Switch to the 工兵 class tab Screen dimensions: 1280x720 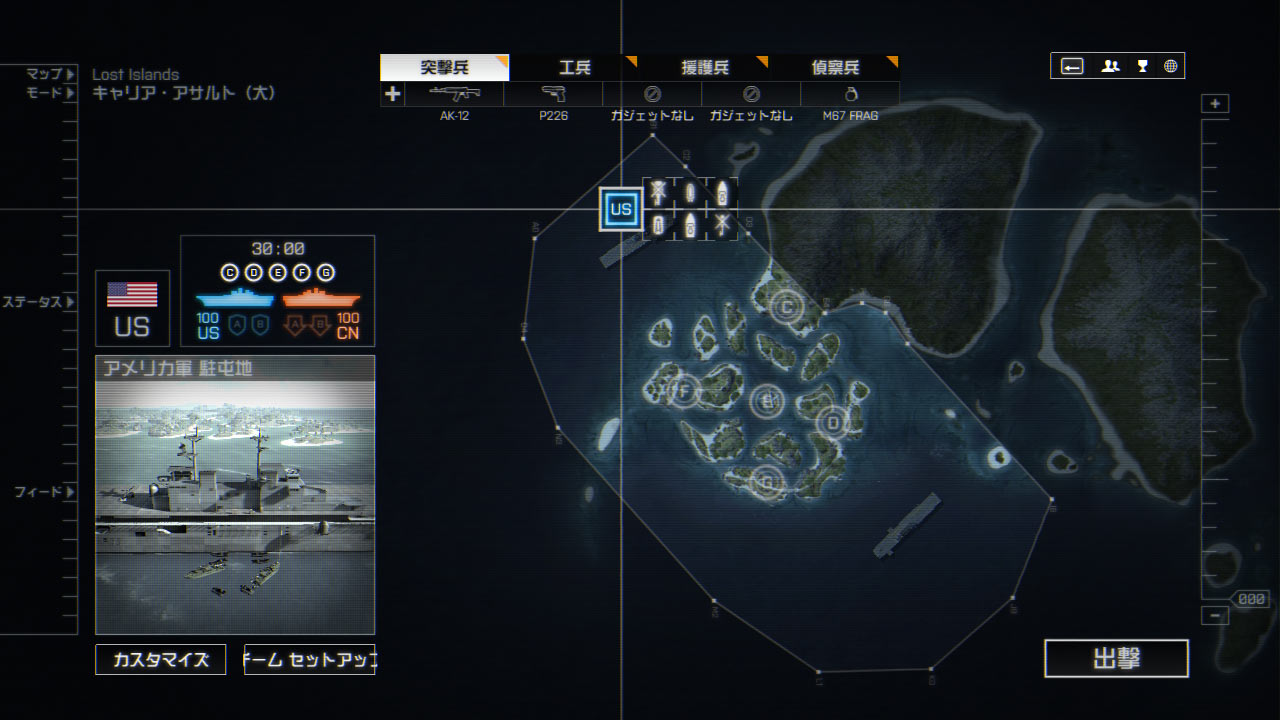tap(574, 68)
